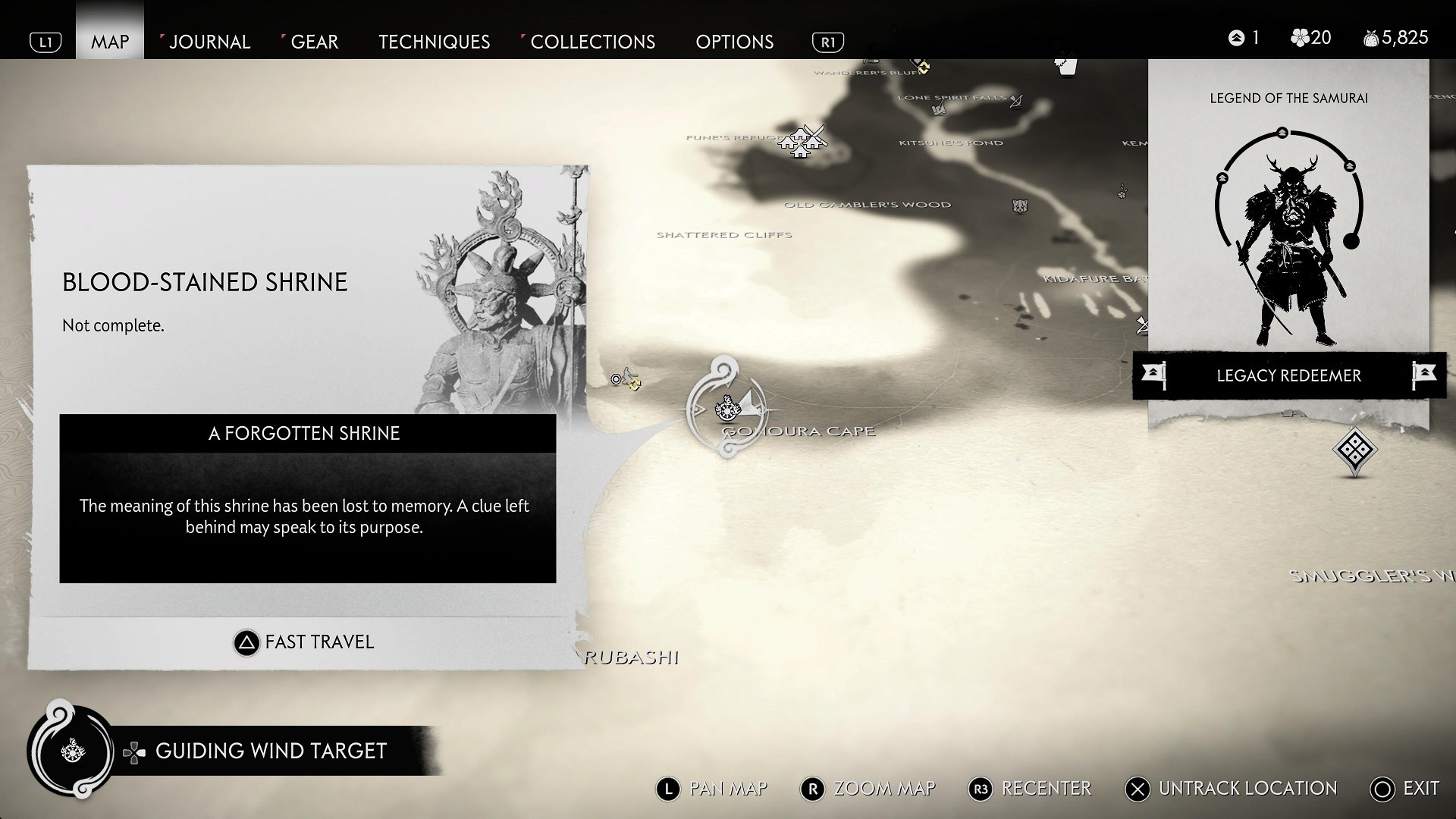
Task: Fast Travel to the Blood-Stained Shrine
Action: coord(303,642)
